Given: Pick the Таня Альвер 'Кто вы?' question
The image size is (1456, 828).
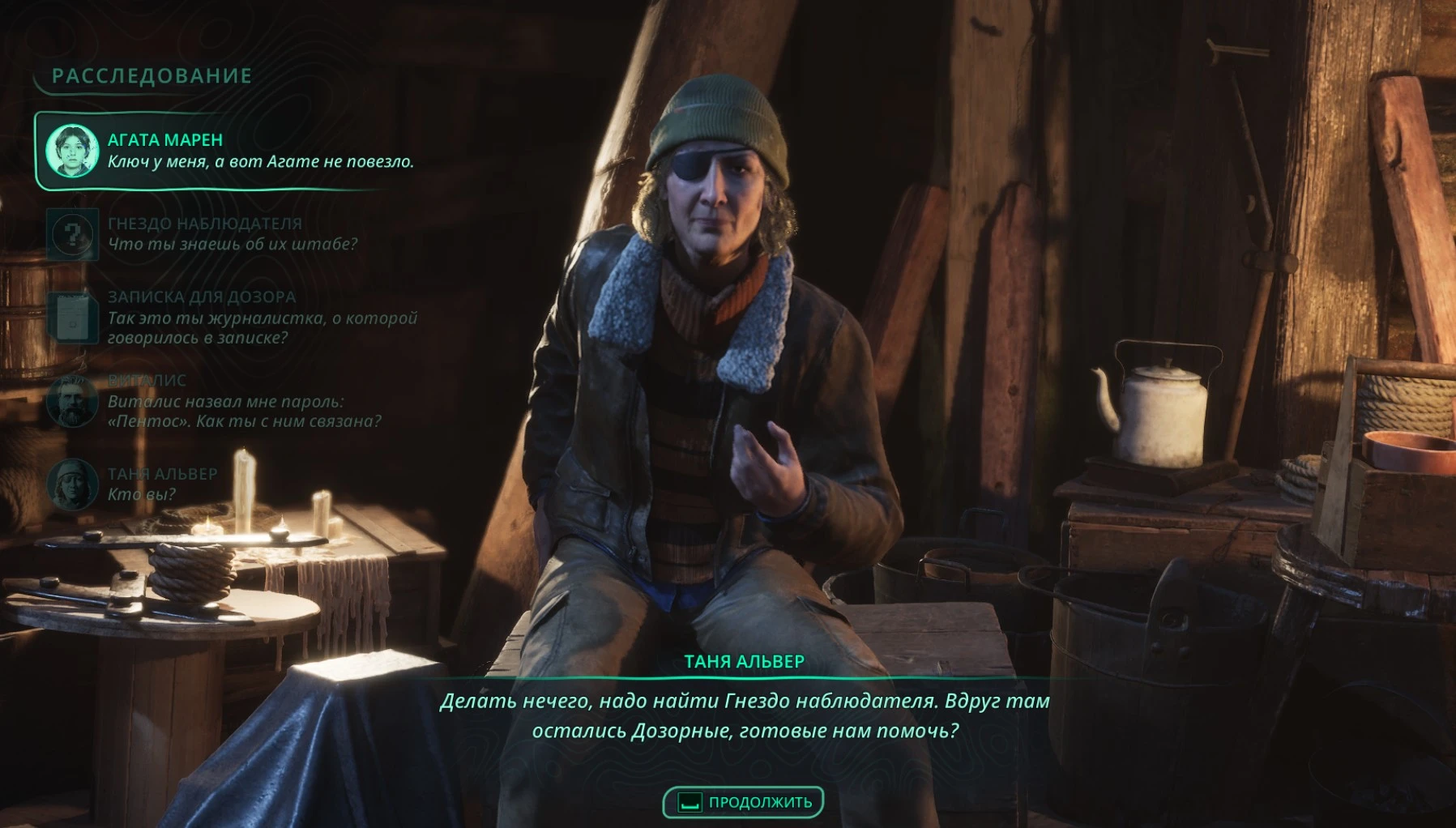Looking at the screenshot, I should (x=162, y=484).
